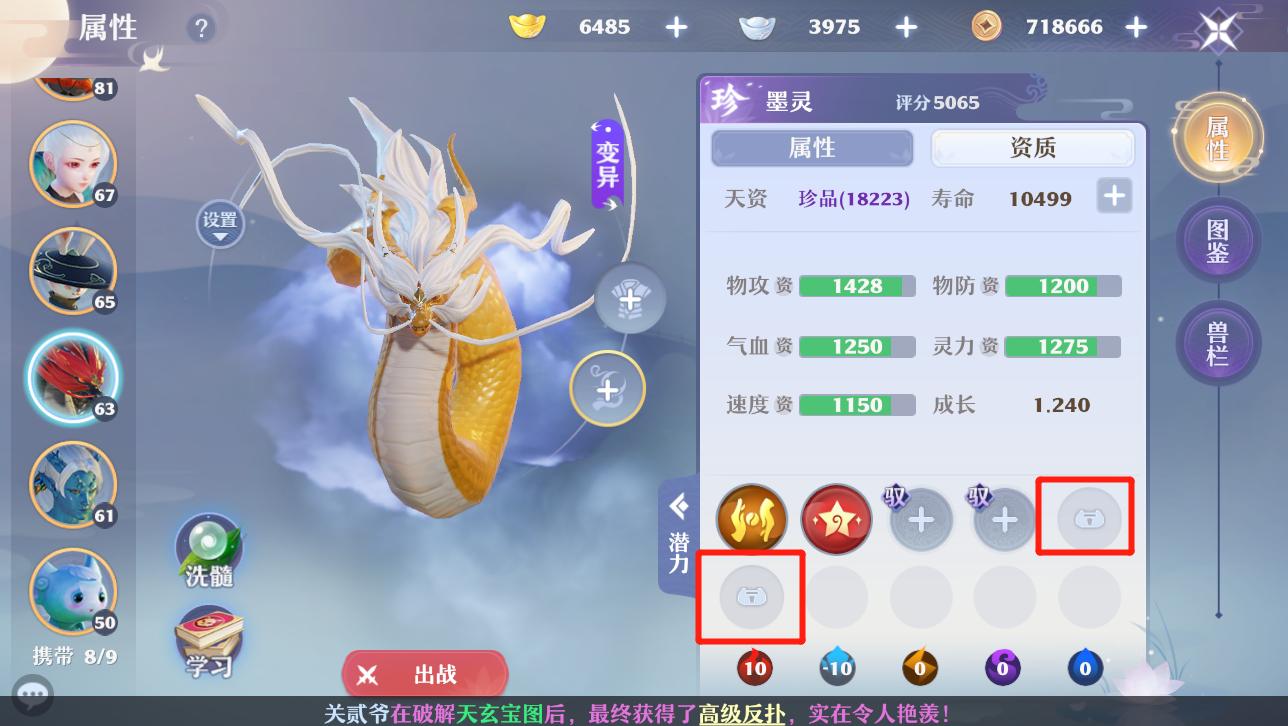Click the highlighted locked skill slot icon
Image resolution: width=1288 pixels, height=726 pixels.
[x=1085, y=516]
